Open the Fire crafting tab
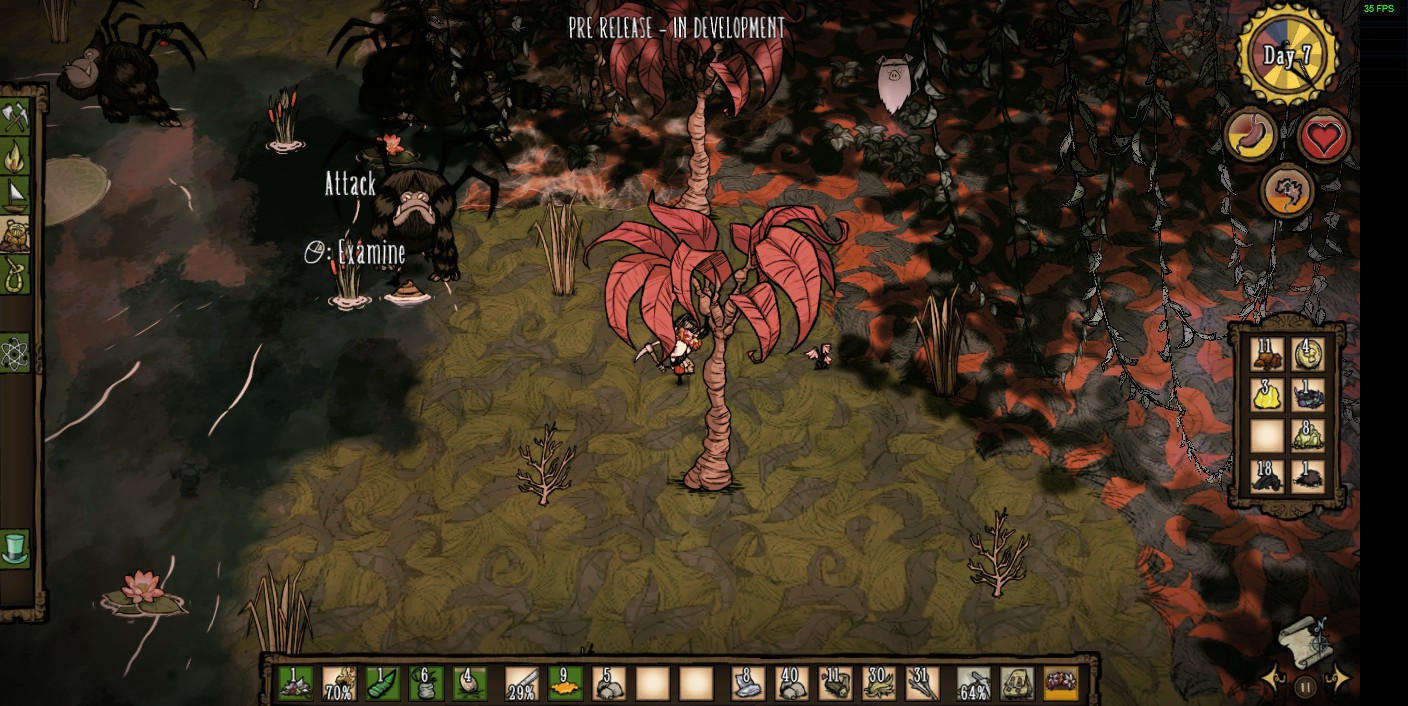The height and width of the screenshot is (706, 1408). click(x=14, y=156)
